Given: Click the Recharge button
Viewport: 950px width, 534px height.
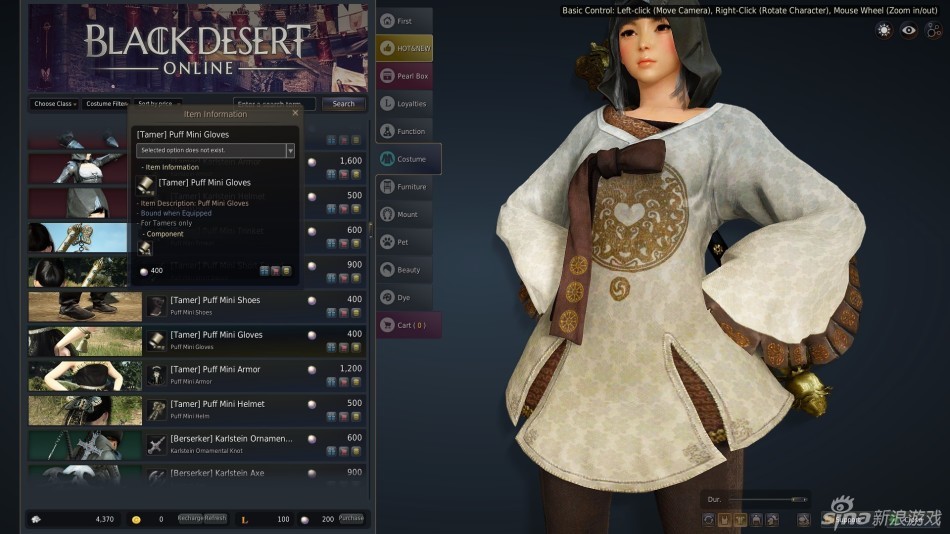Looking at the screenshot, I should tap(191, 518).
